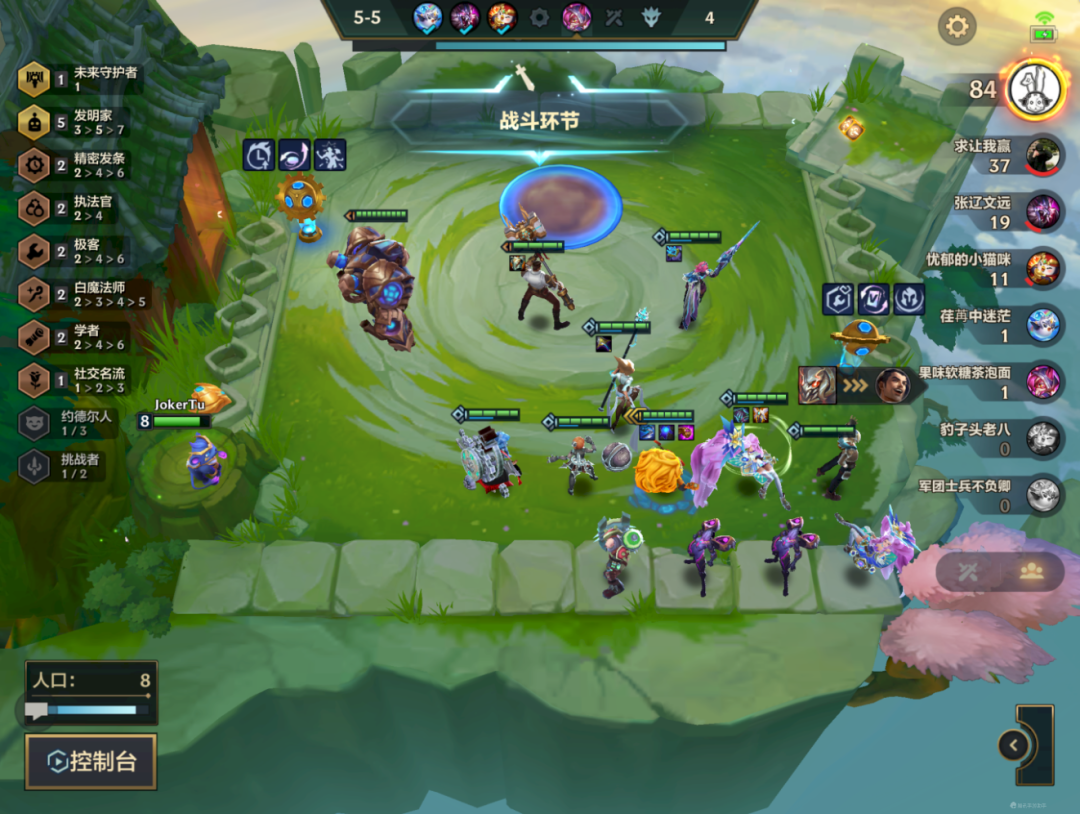This screenshot has width=1080, height=814.
Task: Toggle the scoreboard players view switch
Action: click(1031, 570)
